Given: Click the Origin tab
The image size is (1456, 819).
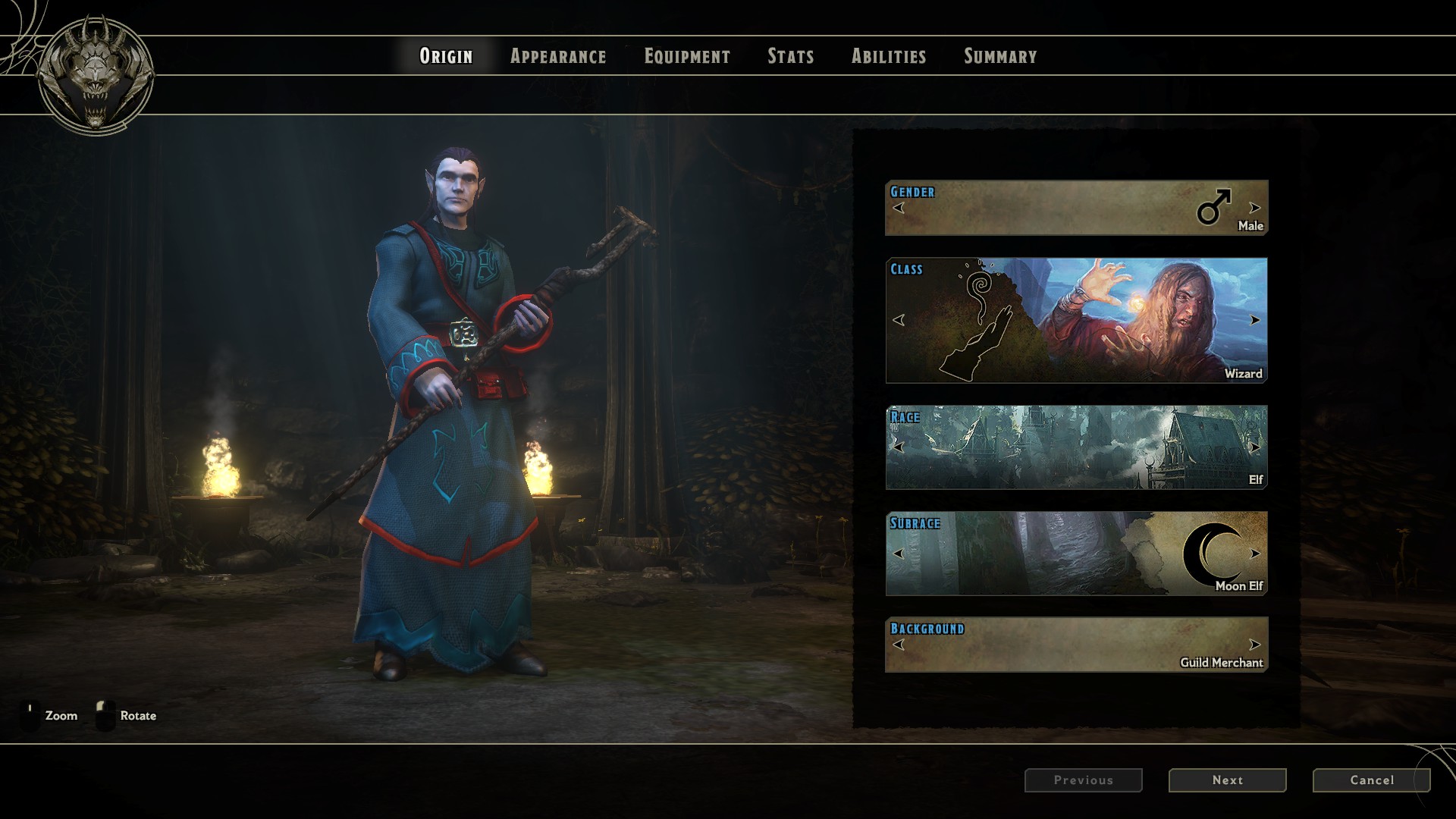Looking at the screenshot, I should click(x=446, y=56).
